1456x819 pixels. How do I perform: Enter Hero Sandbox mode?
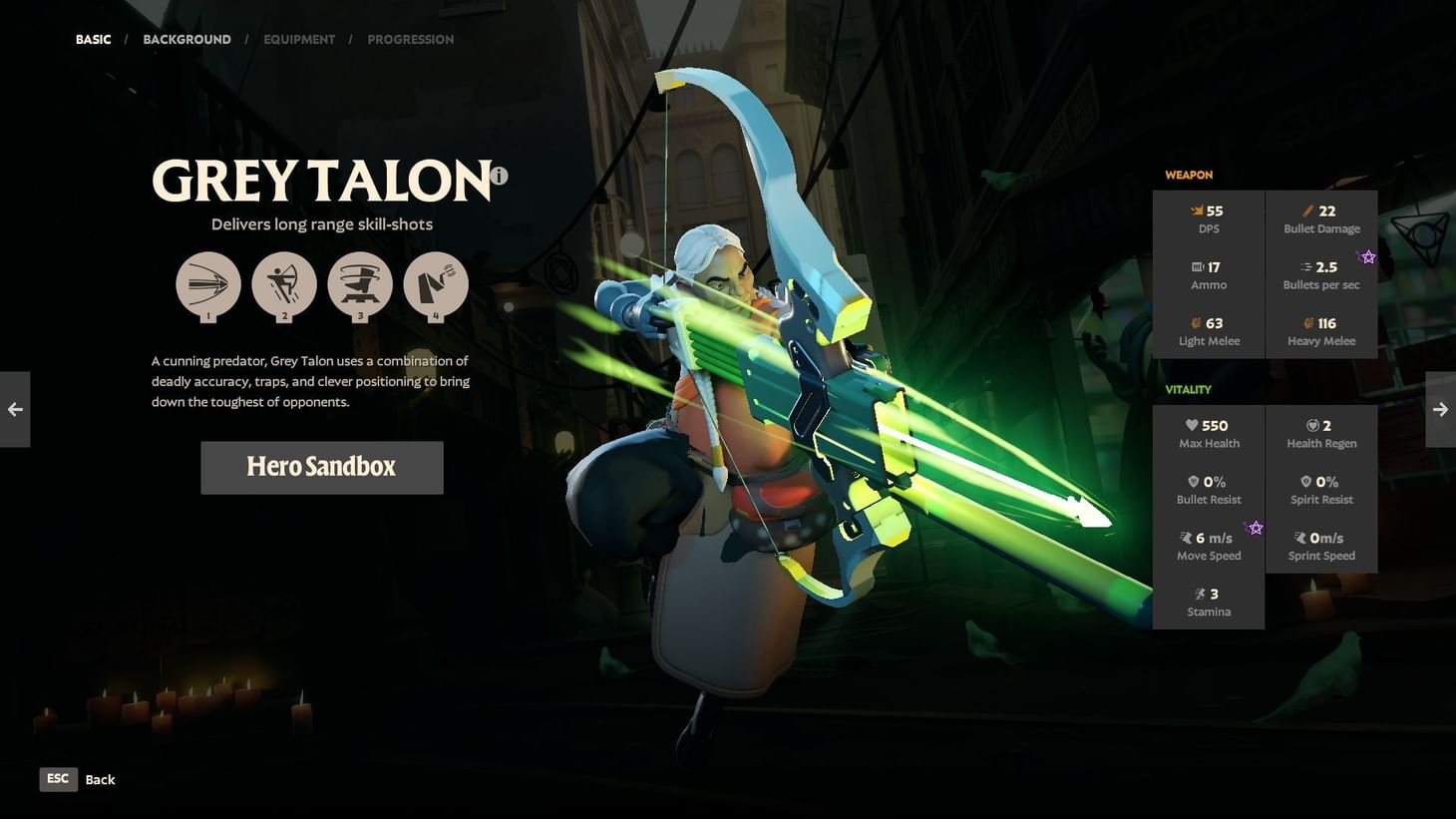(x=321, y=467)
